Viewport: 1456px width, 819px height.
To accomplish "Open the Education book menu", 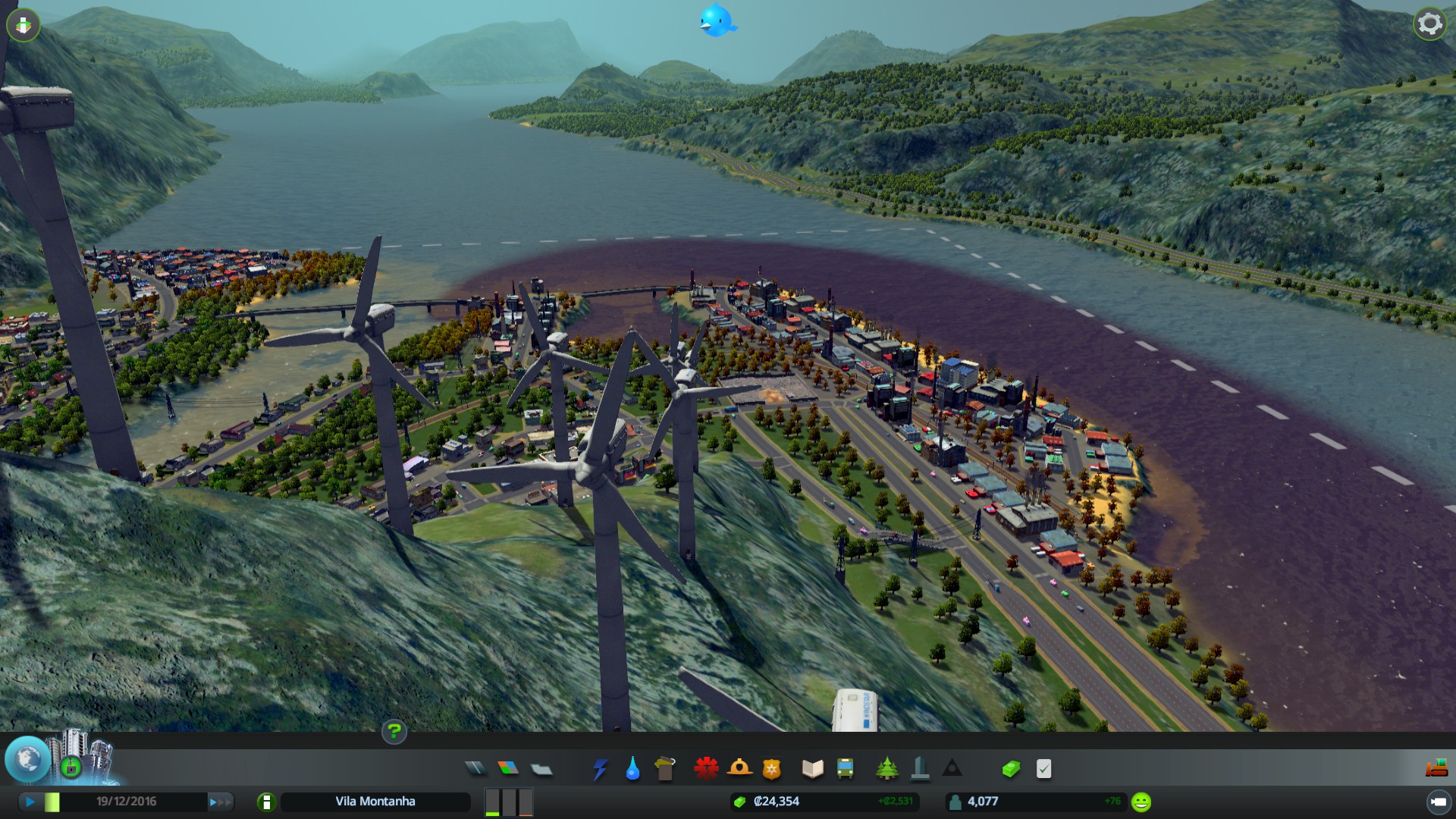I will pos(812,769).
